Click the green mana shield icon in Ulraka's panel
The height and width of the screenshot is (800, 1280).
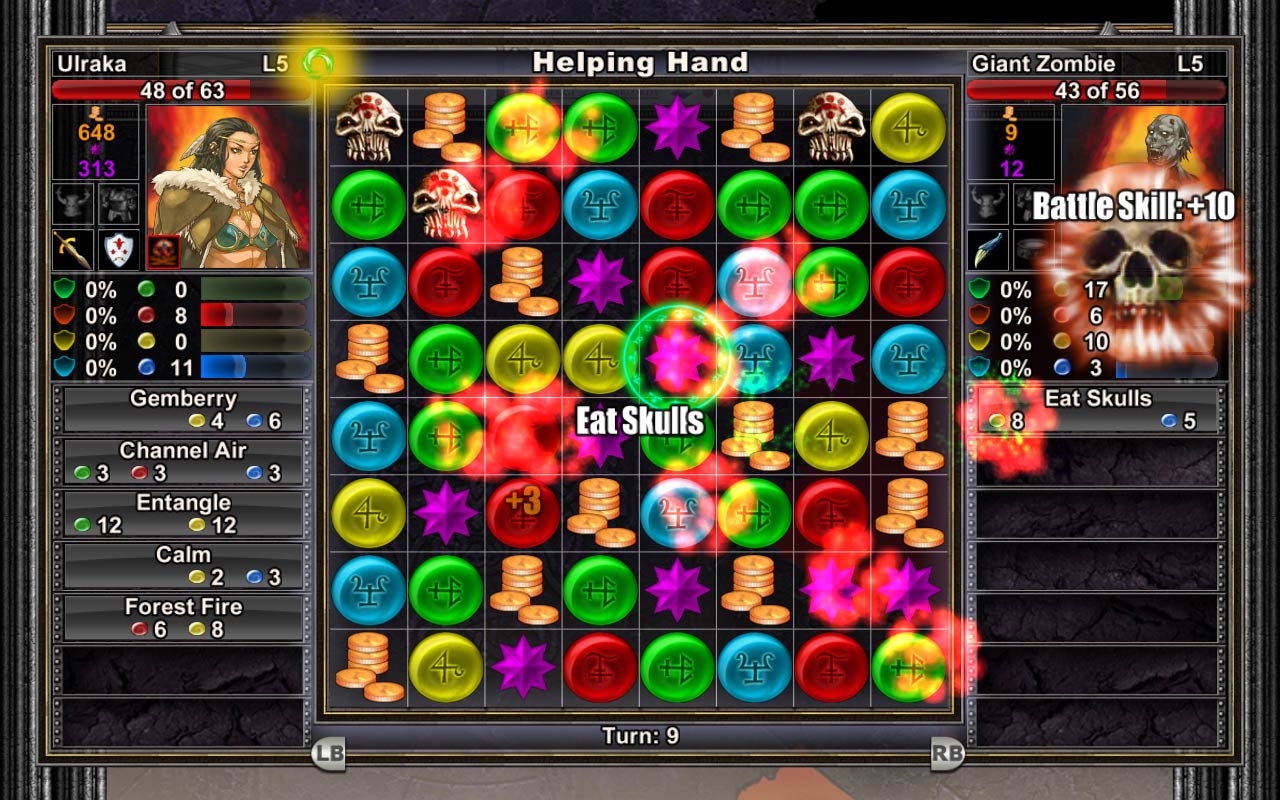click(x=62, y=288)
